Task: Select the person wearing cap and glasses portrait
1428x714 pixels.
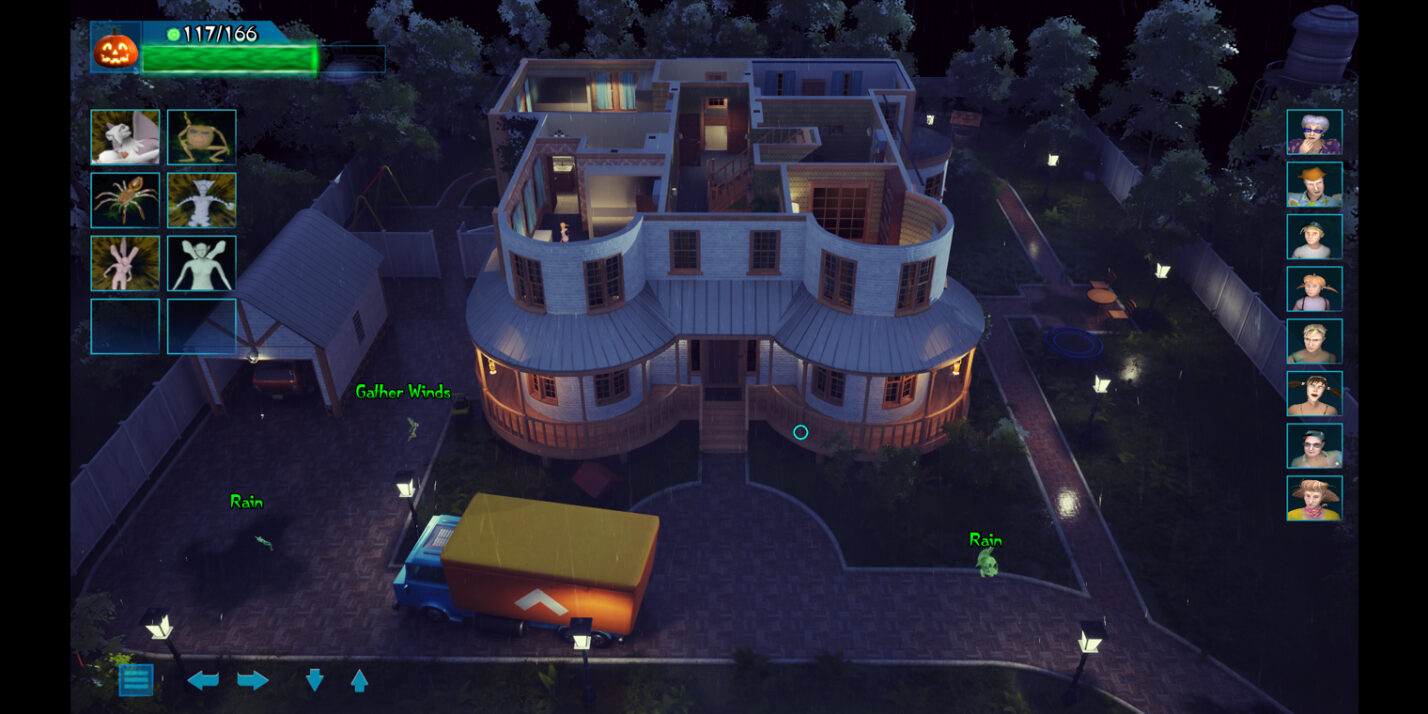Action: [x=1314, y=446]
